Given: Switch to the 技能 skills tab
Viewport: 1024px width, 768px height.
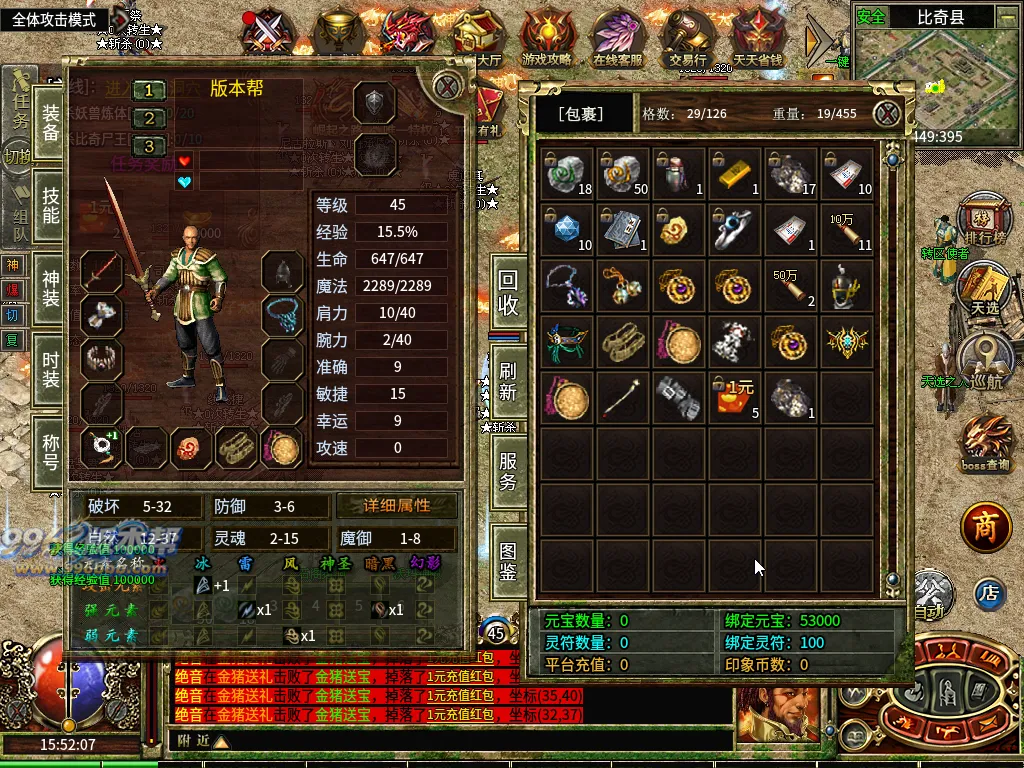Looking at the screenshot, I should tap(50, 203).
